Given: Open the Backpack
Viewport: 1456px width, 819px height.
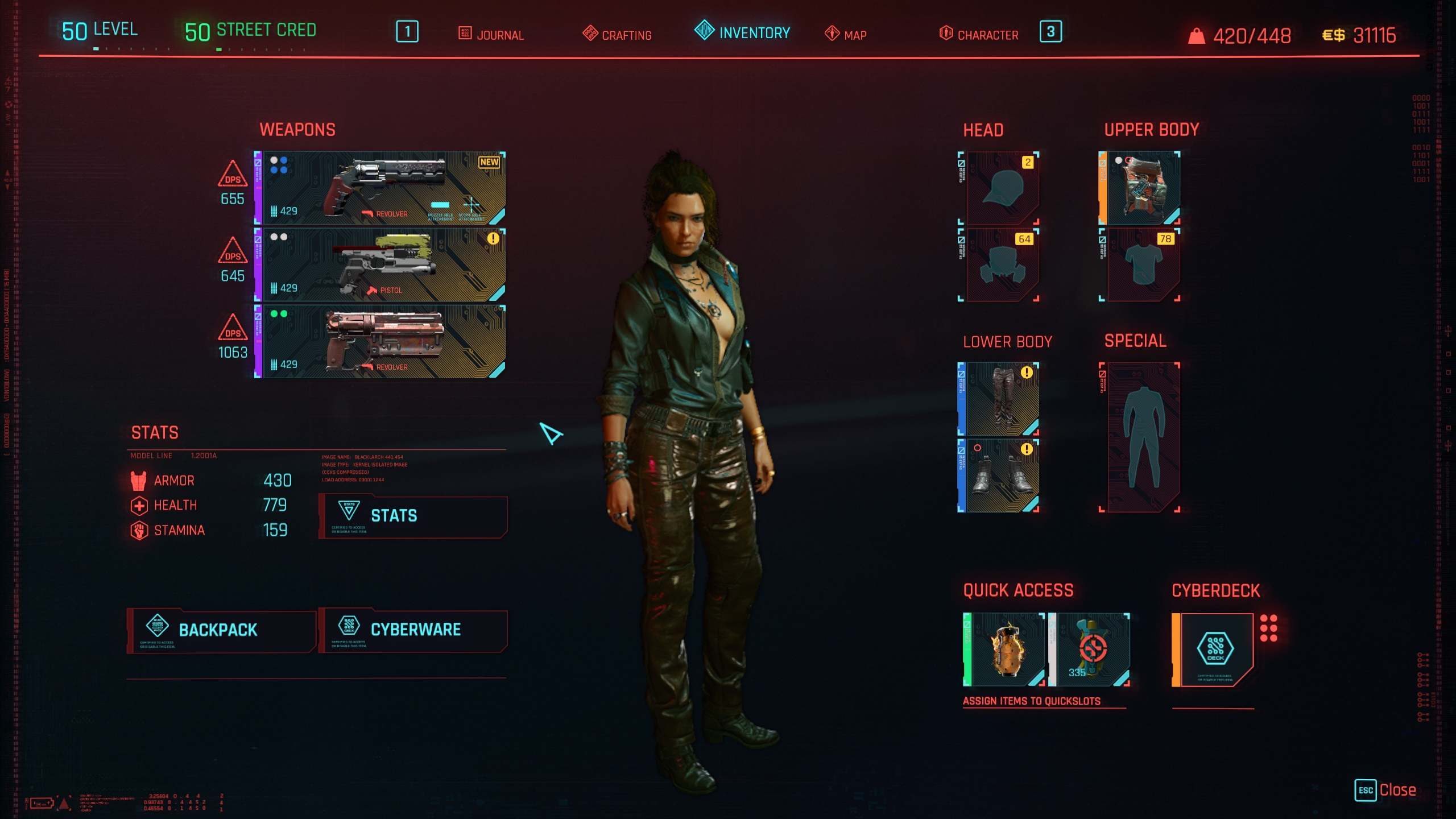Looking at the screenshot, I should (221, 630).
